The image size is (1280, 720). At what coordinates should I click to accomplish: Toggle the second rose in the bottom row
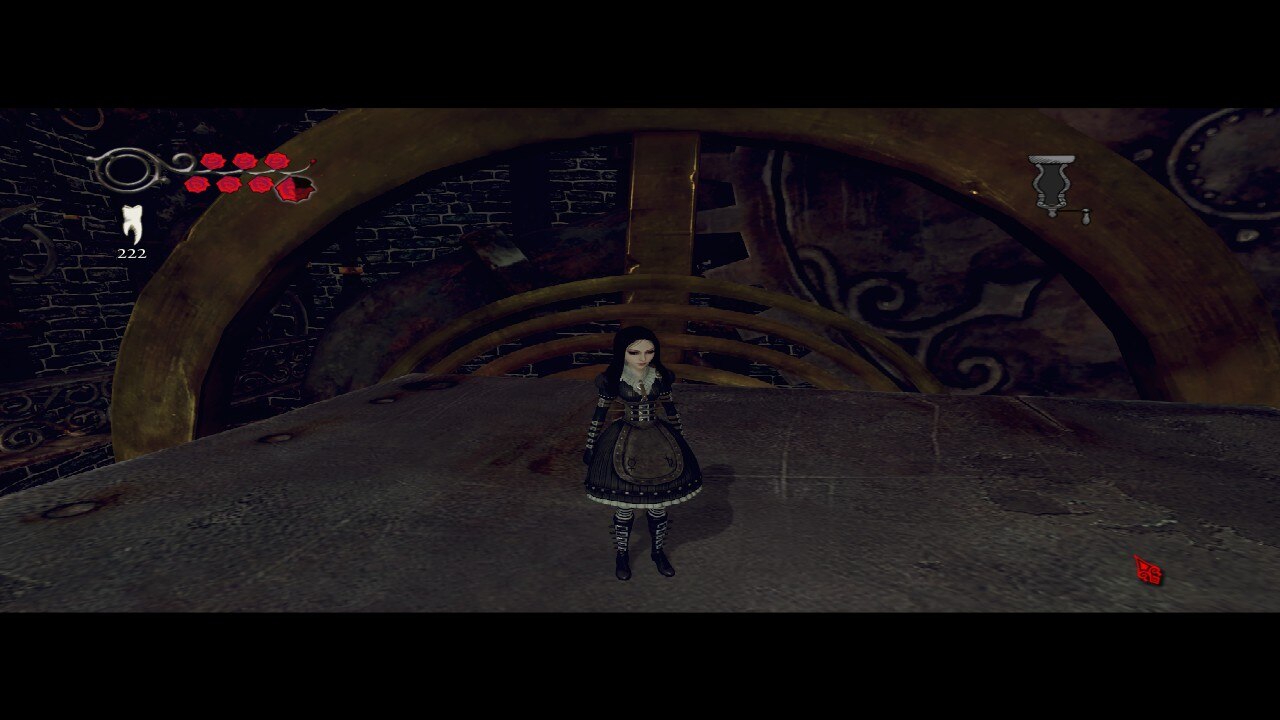[229, 185]
